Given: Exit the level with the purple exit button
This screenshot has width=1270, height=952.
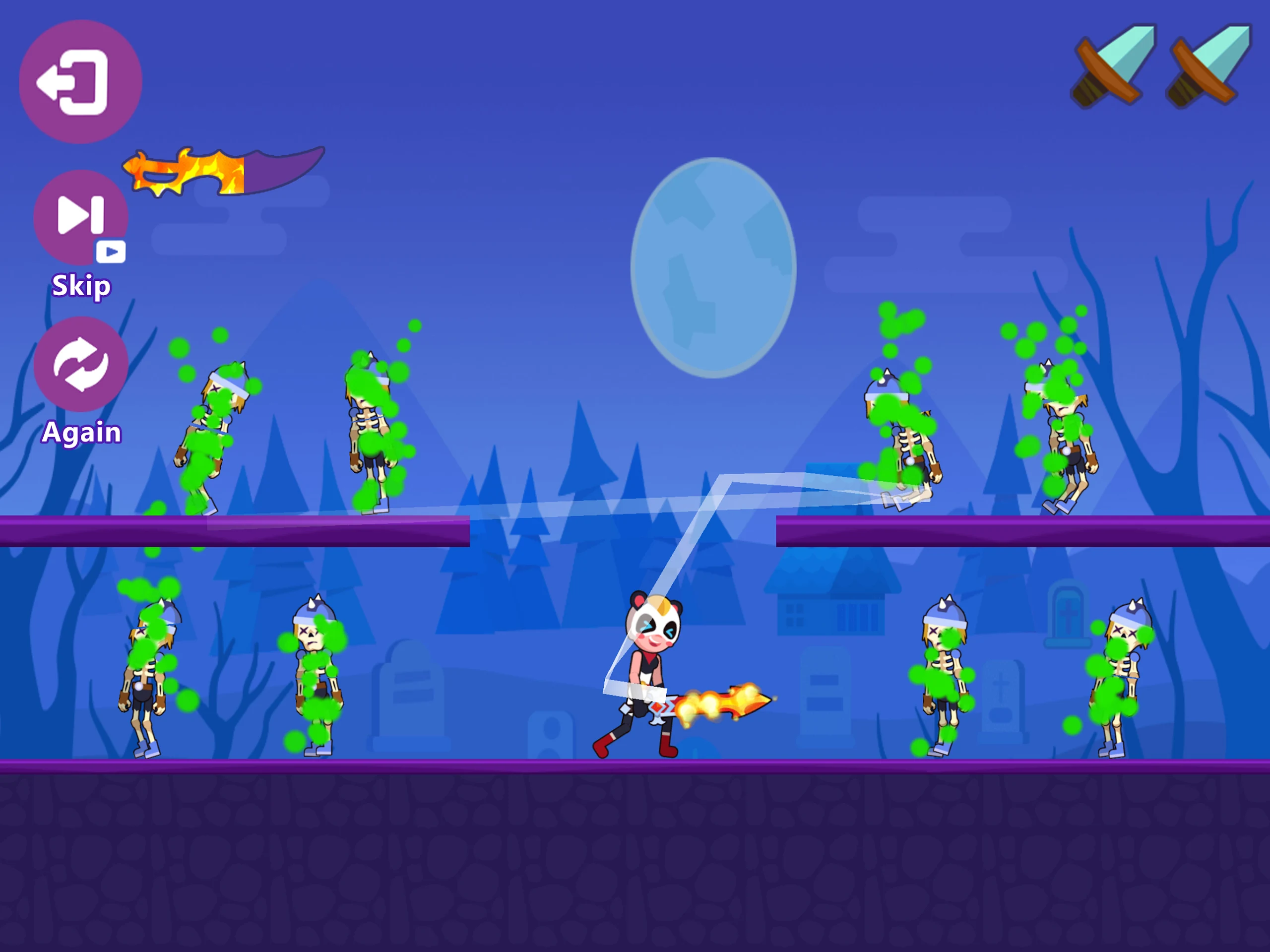Looking at the screenshot, I should click(80, 81).
